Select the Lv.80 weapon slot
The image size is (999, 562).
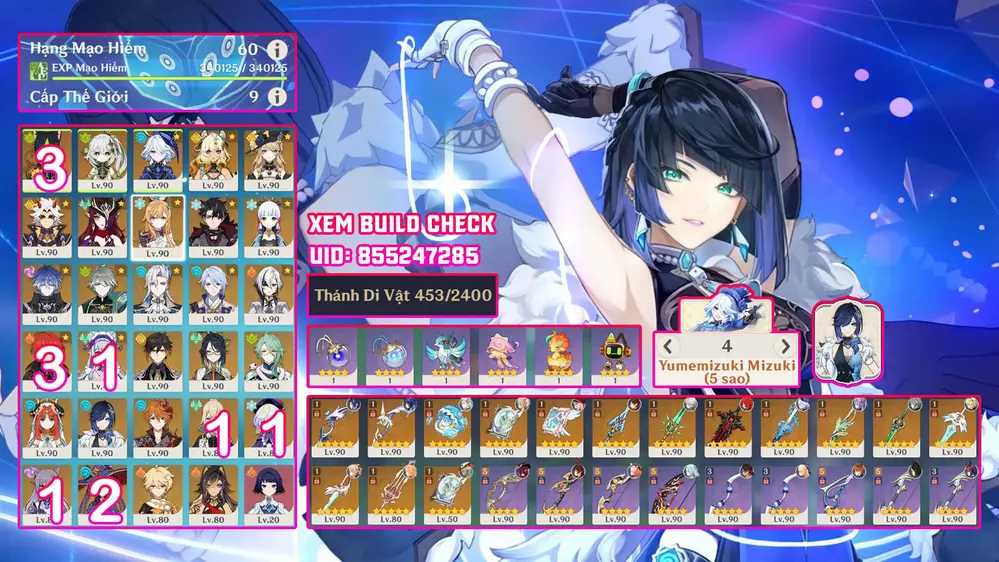pos(387,491)
